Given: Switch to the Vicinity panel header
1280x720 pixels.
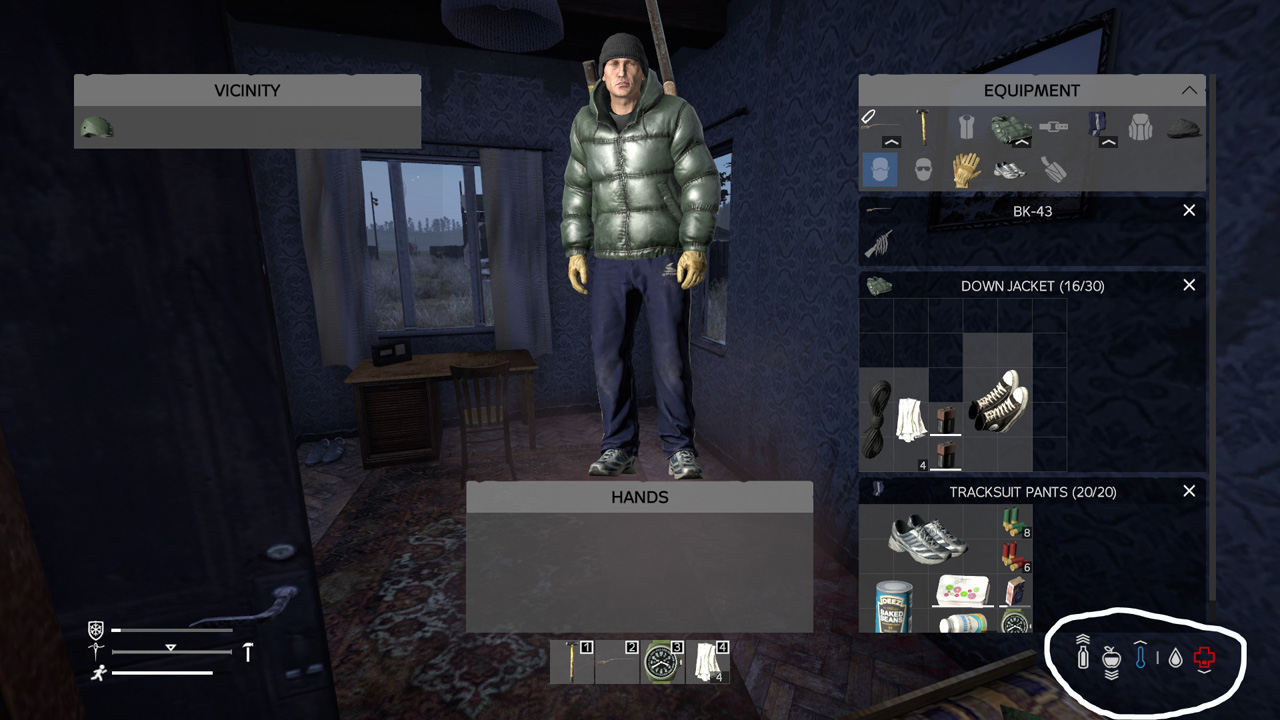Looking at the screenshot, I should click(247, 90).
